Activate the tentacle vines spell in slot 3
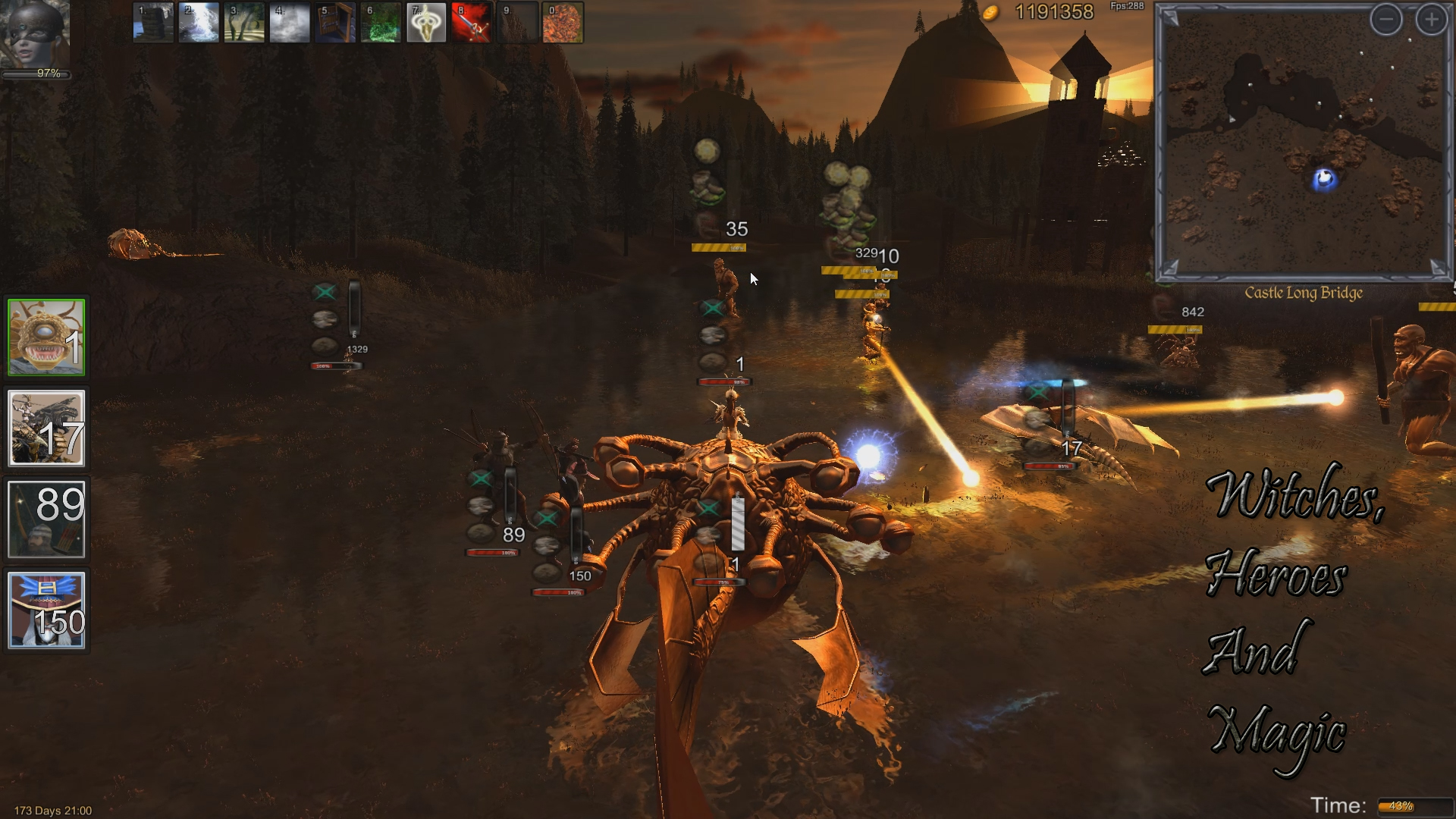 (244, 23)
